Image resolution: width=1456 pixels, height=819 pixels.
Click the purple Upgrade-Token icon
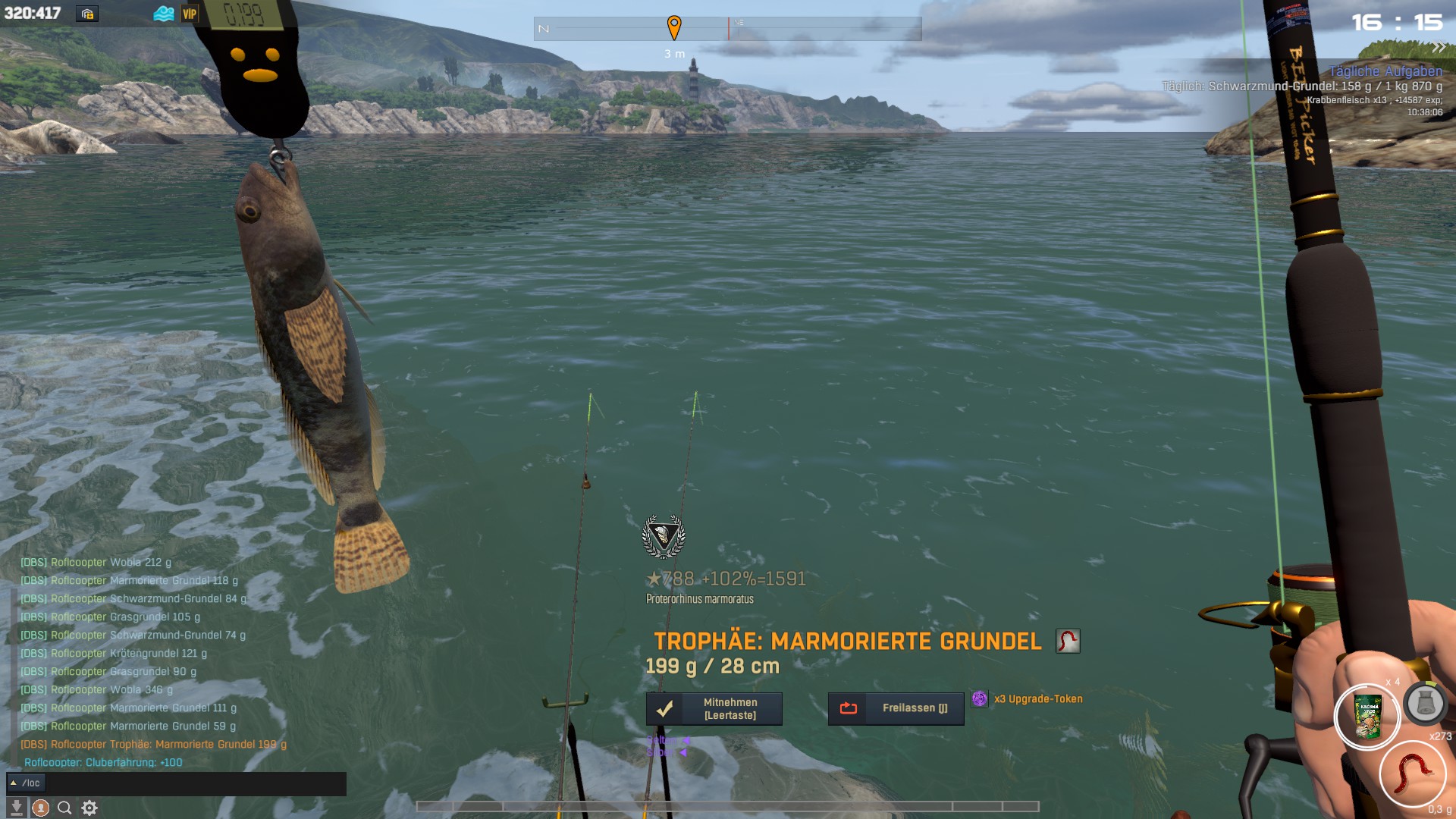tap(979, 698)
